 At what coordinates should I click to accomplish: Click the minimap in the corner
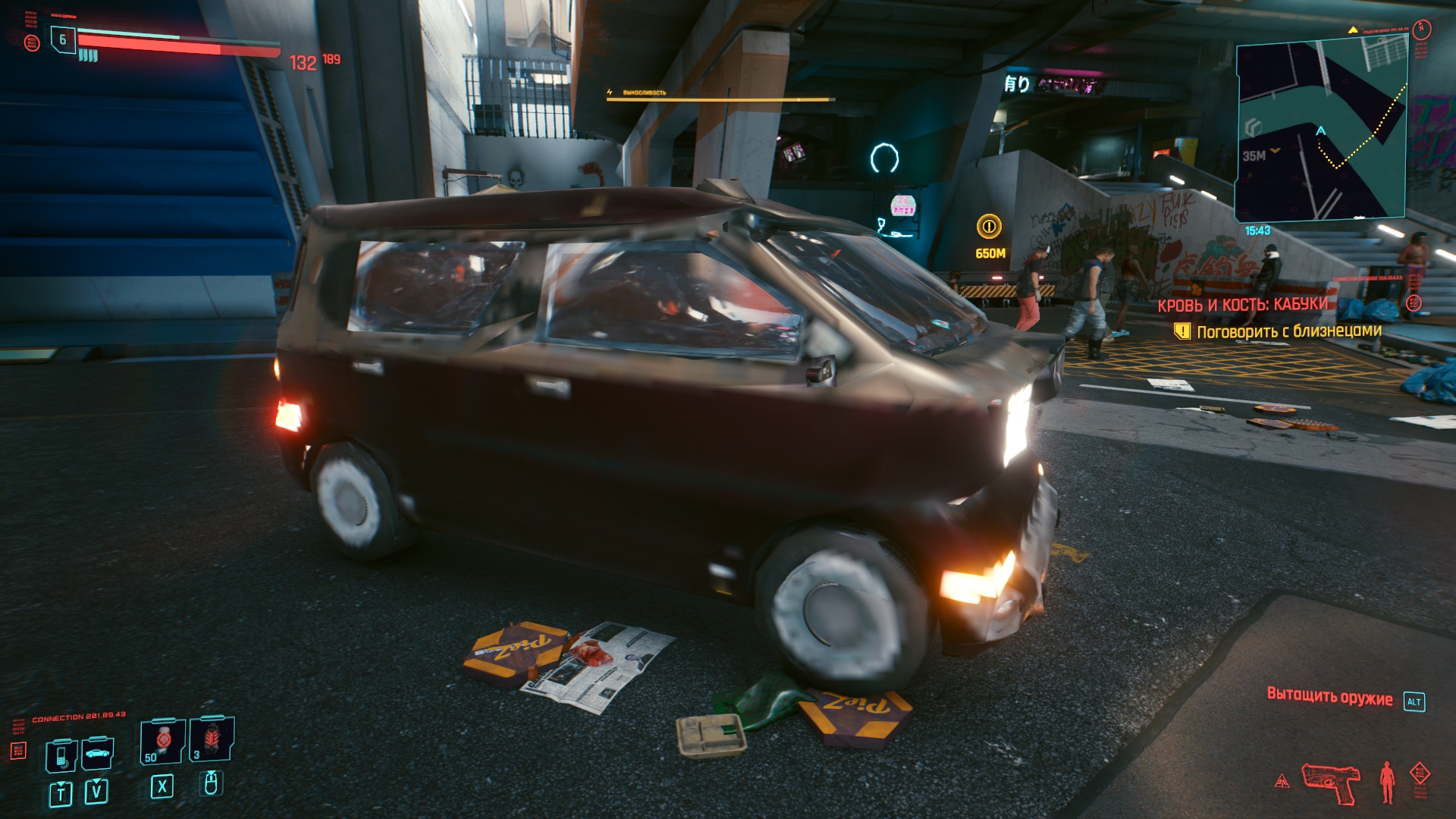(1322, 129)
